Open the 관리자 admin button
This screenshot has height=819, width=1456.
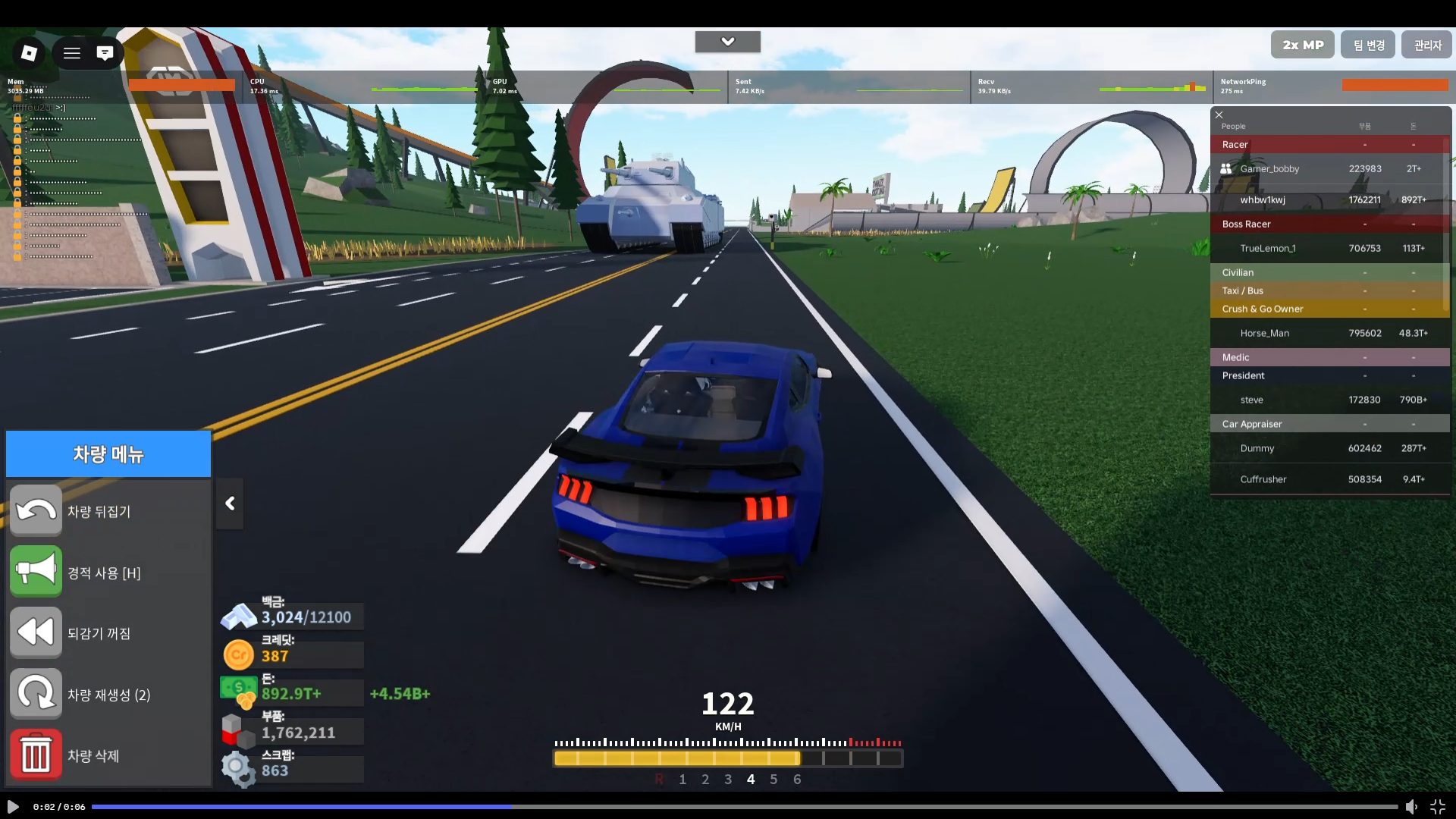tap(1426, 45)
